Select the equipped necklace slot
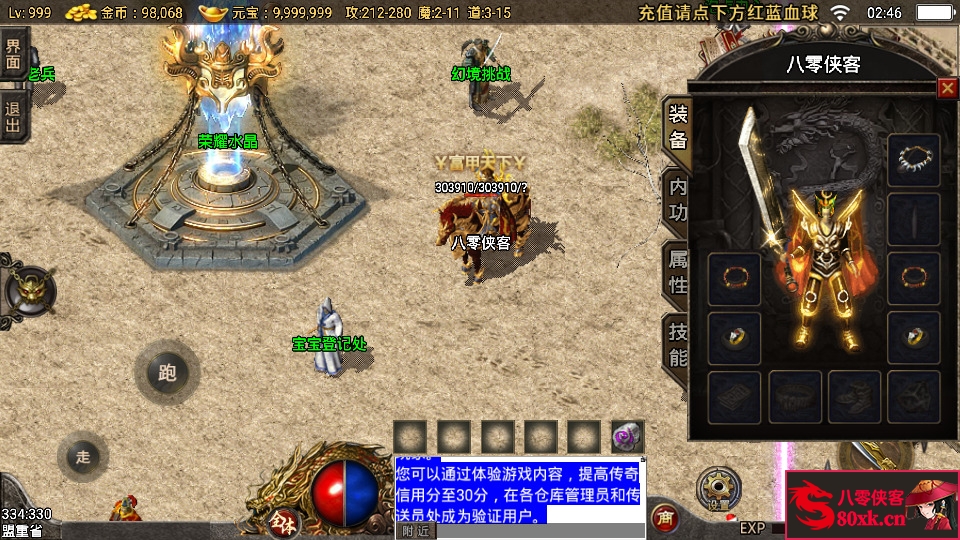Screen dimensions: 960x540 pos(913,160)
